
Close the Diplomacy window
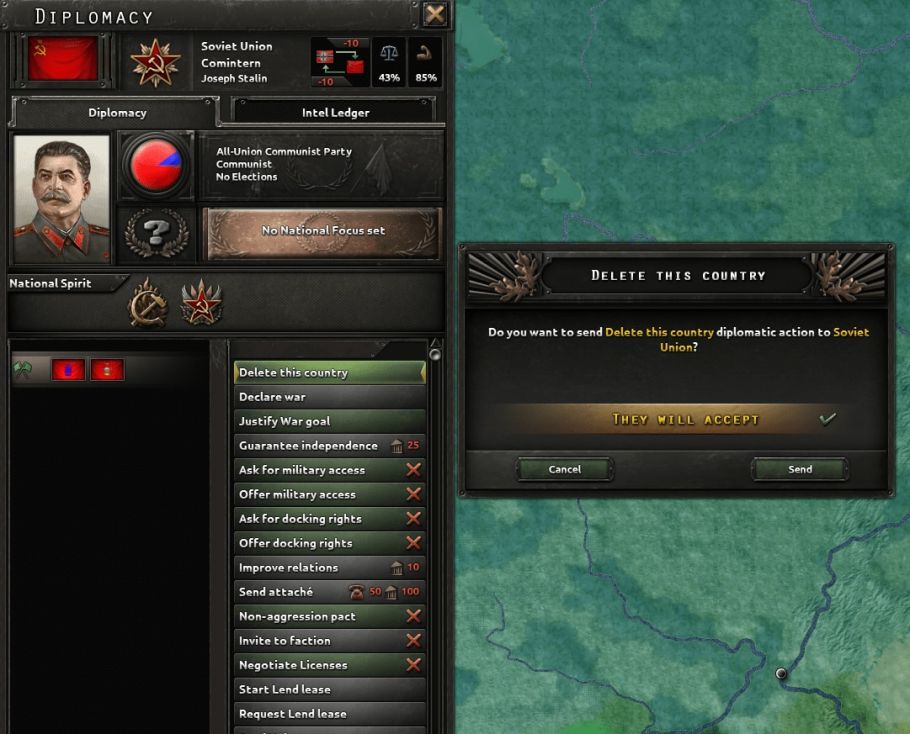(435, 14)
